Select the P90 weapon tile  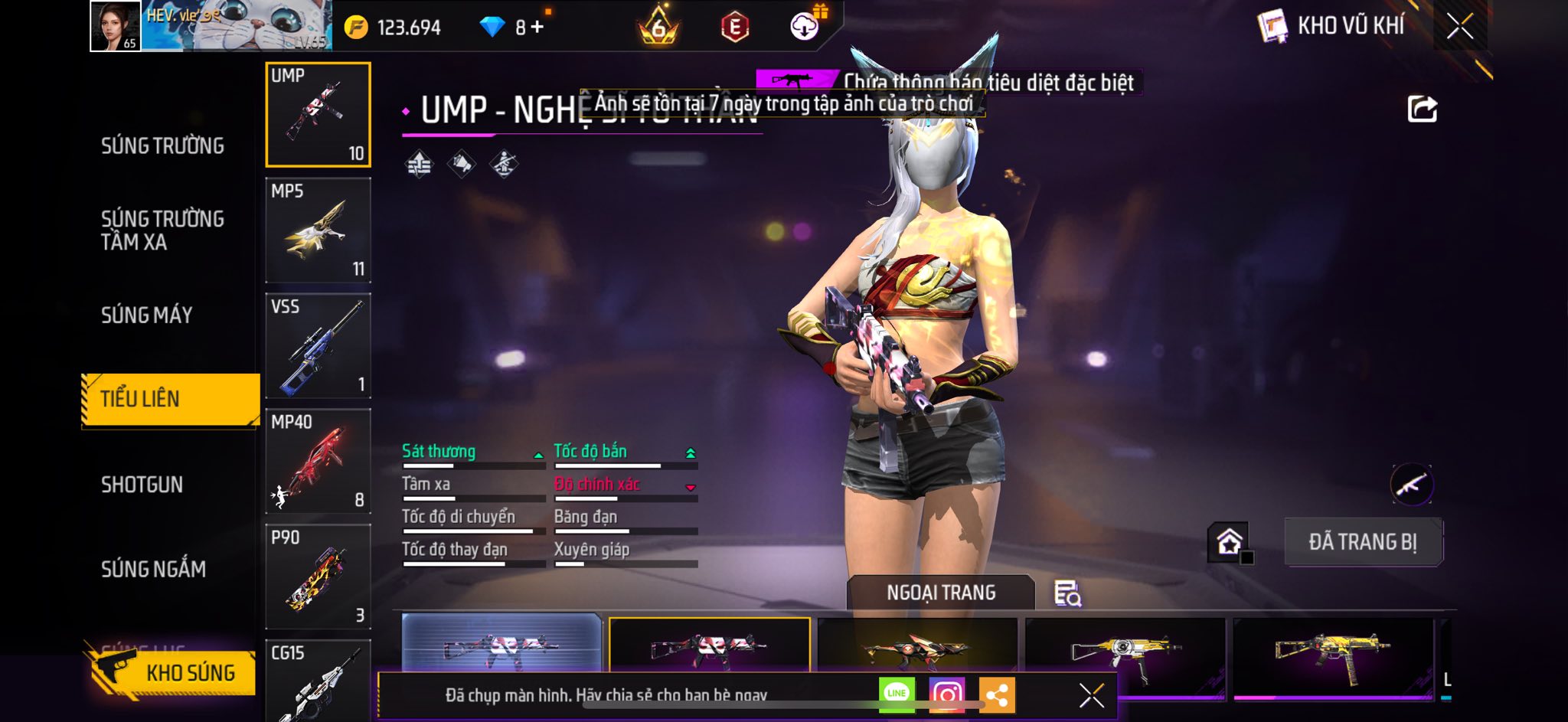(318, 577)
